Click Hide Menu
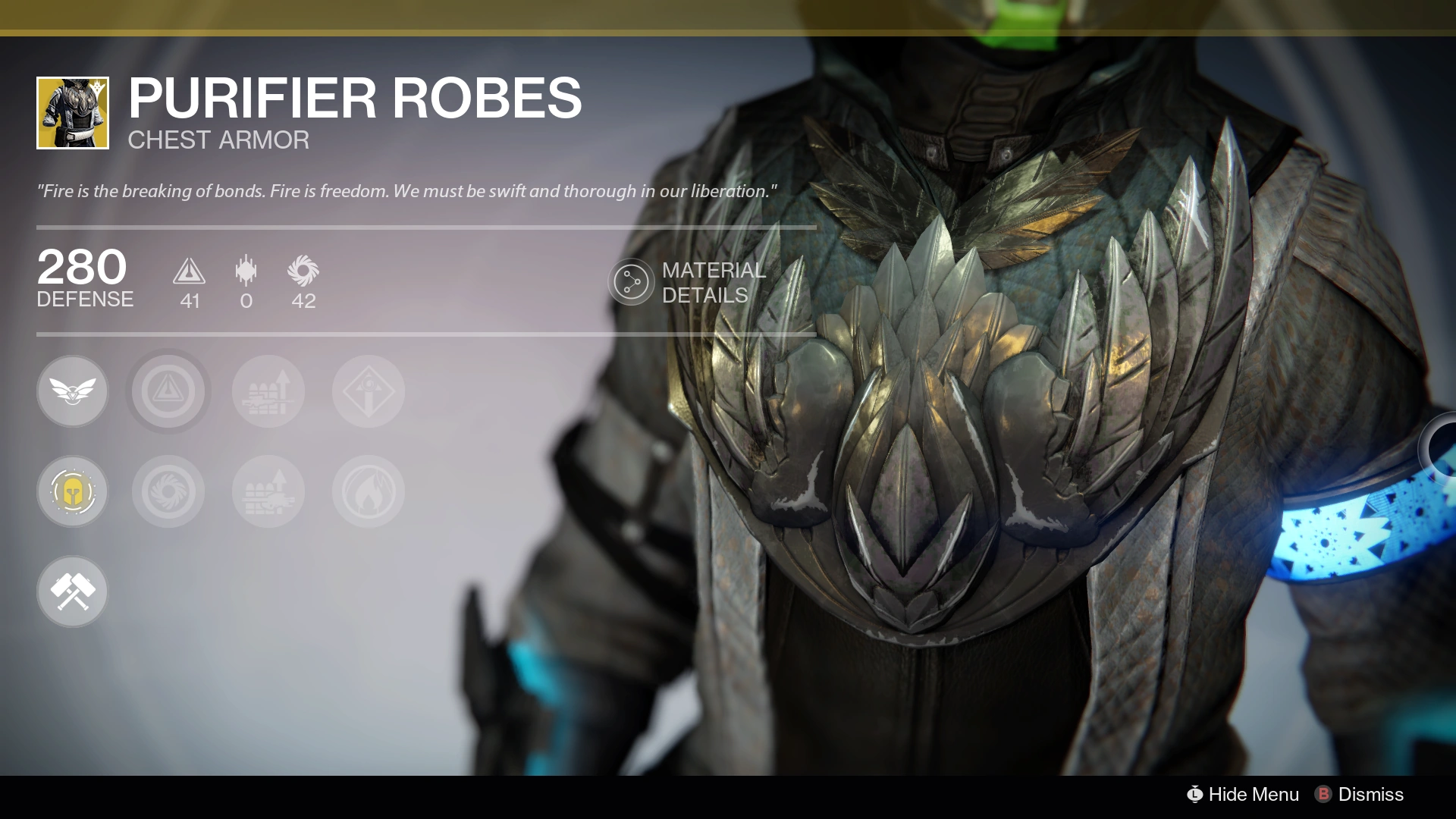 click(1253, 795)
